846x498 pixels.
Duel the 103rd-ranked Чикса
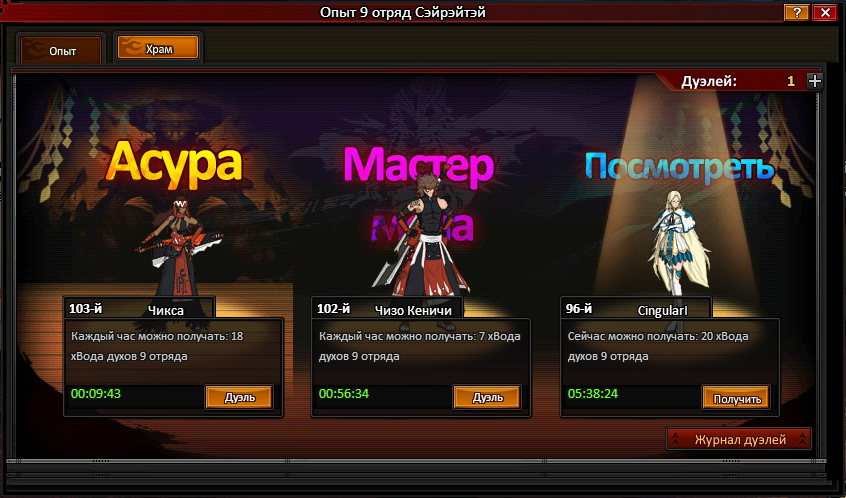point(239,397)
